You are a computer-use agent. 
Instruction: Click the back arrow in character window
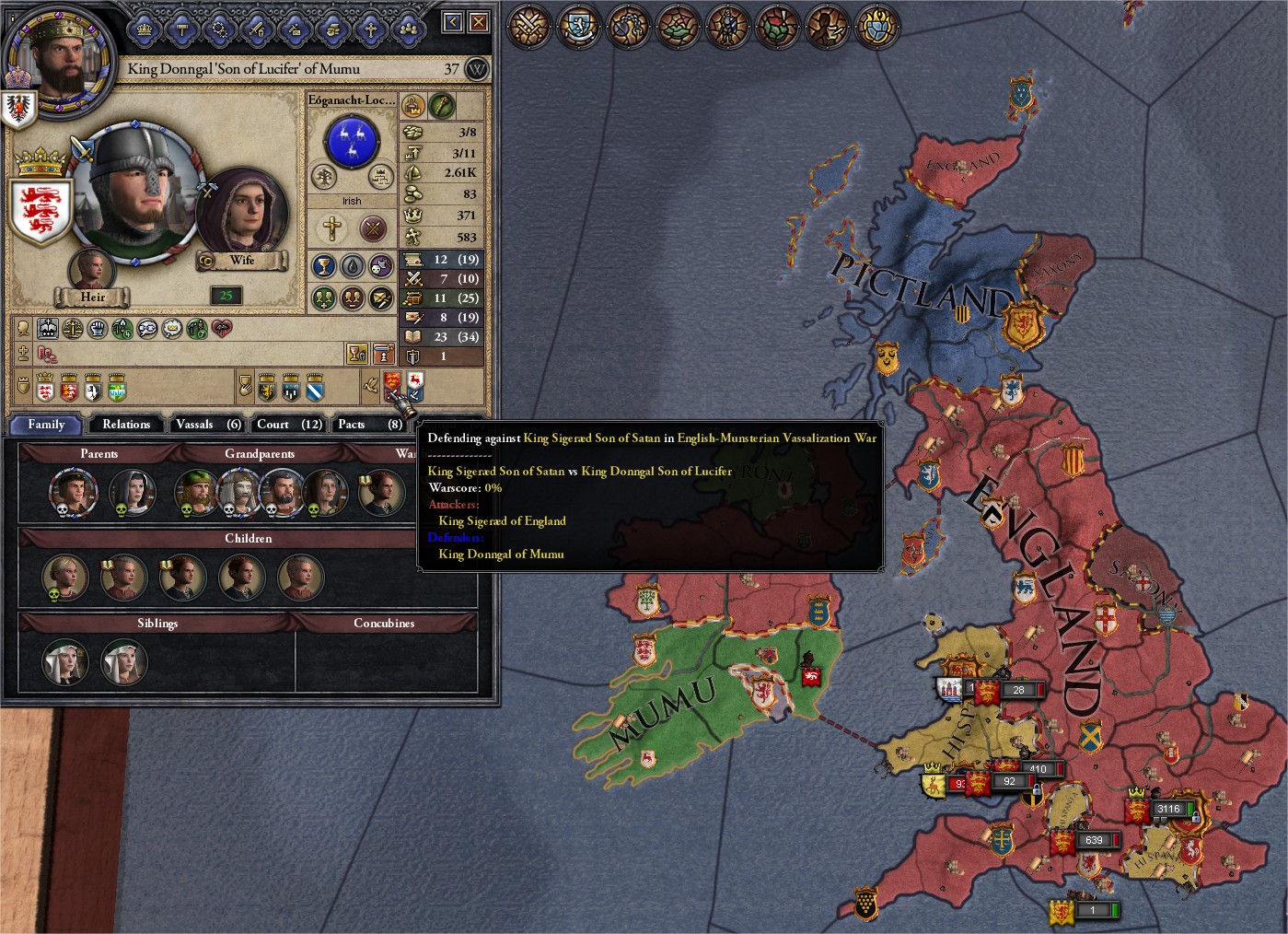point(451,21)
